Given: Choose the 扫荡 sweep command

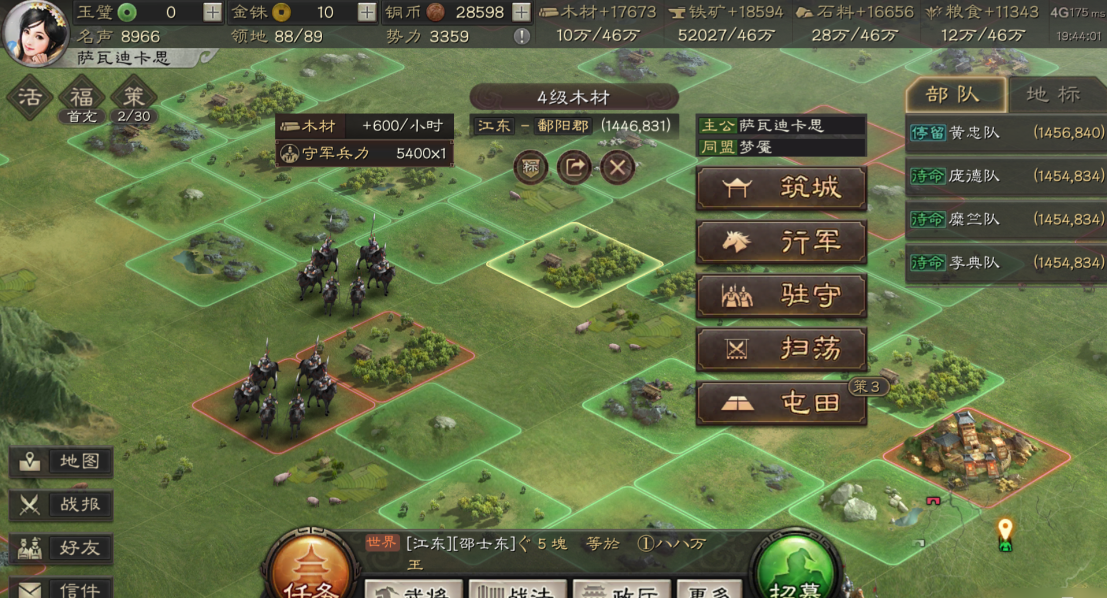Looking at the screenshot, I should (781, 350).
